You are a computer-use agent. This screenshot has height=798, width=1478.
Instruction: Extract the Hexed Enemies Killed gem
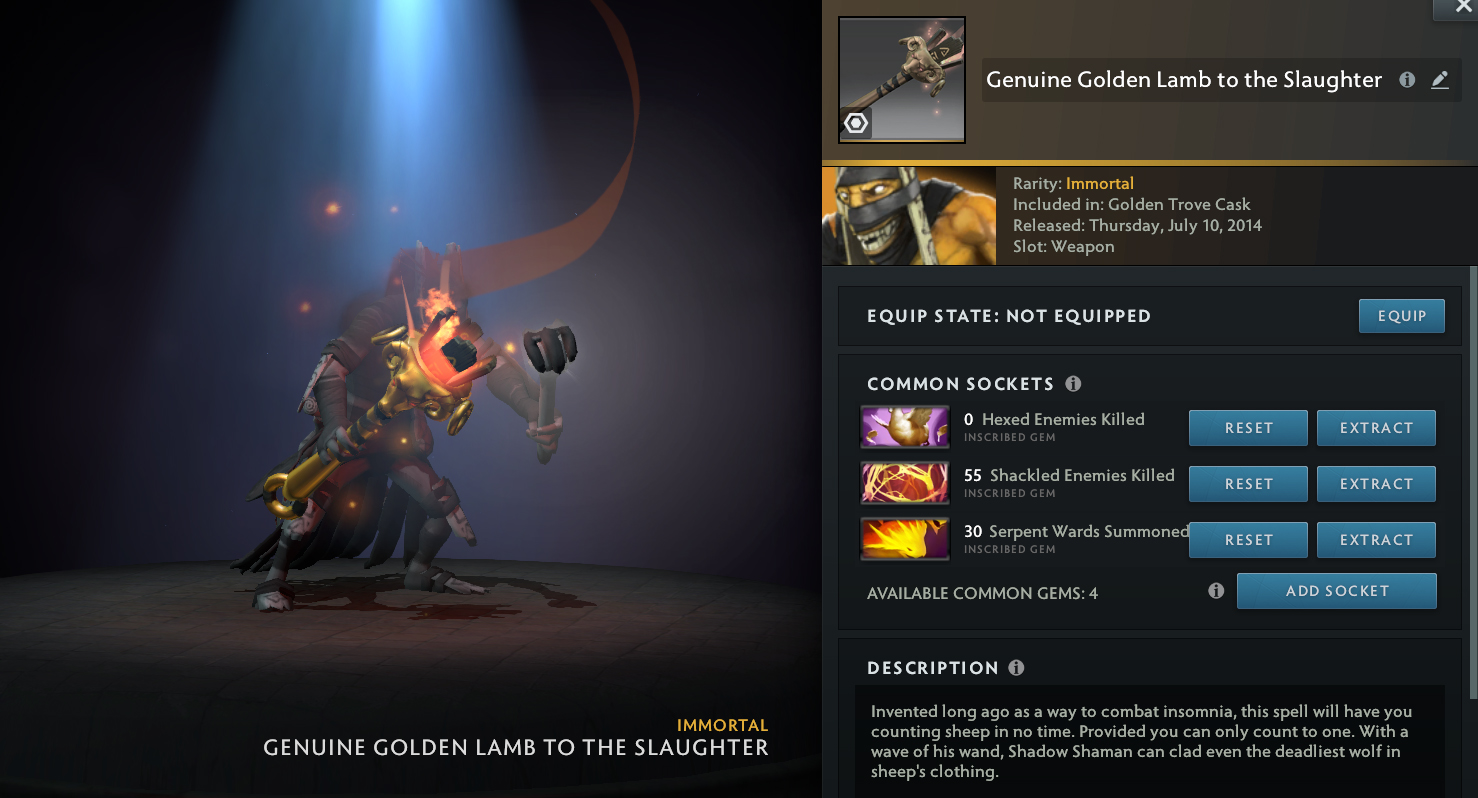(1376, 428)
